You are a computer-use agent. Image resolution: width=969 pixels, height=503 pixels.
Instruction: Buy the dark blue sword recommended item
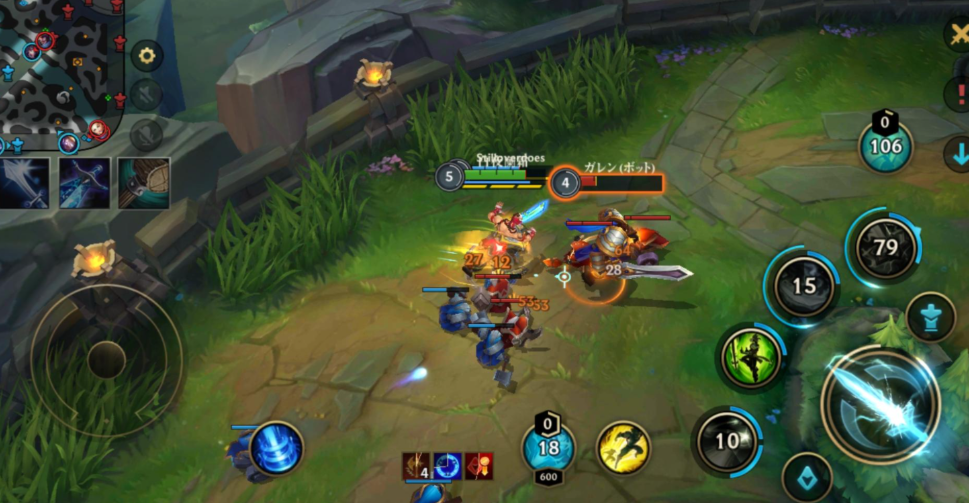pyautogui.click(x=84, y=183)
